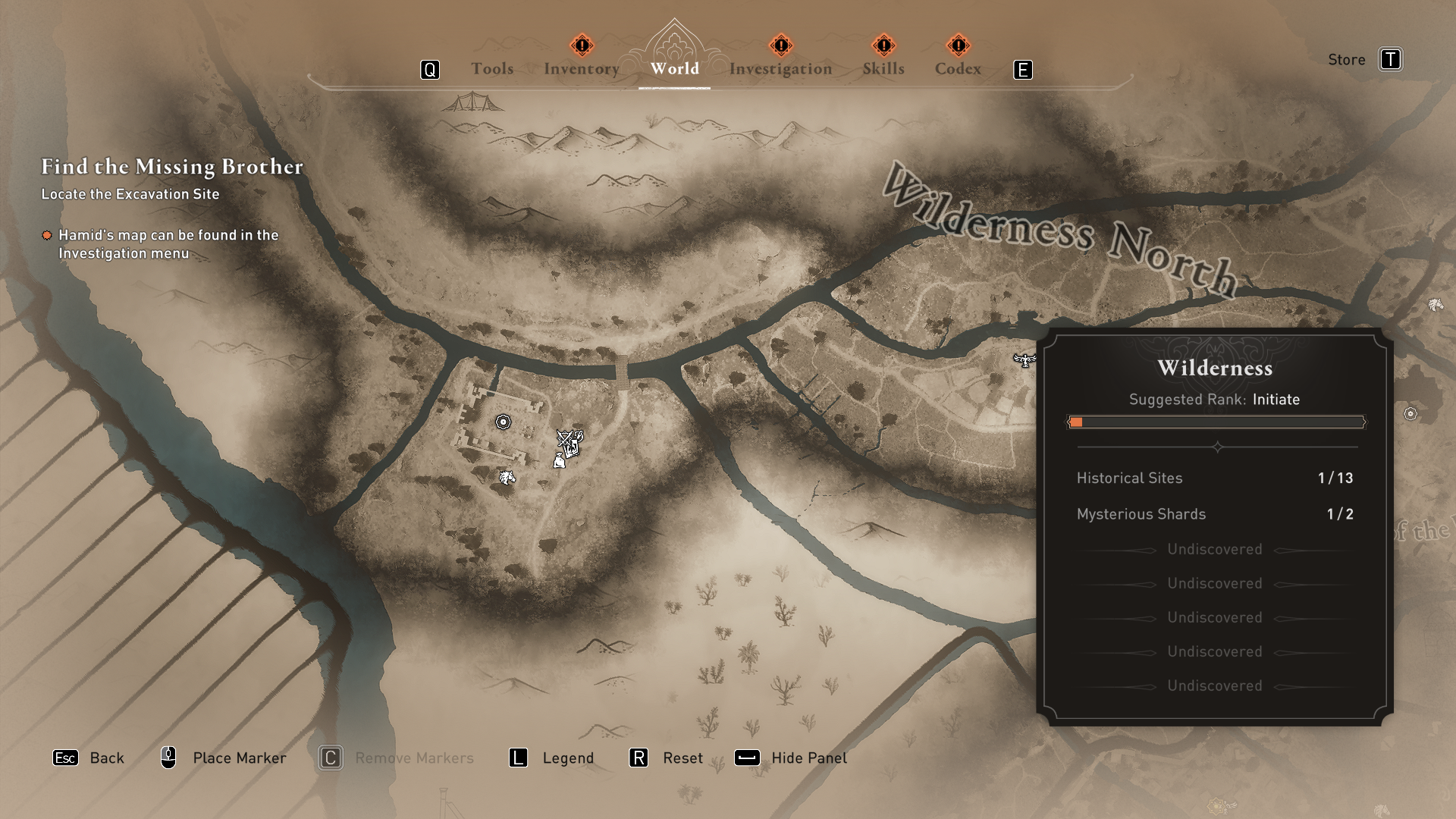Click the orange alert icon above Investigation
The image size is (1456, 819).
[x=780, y=44]
